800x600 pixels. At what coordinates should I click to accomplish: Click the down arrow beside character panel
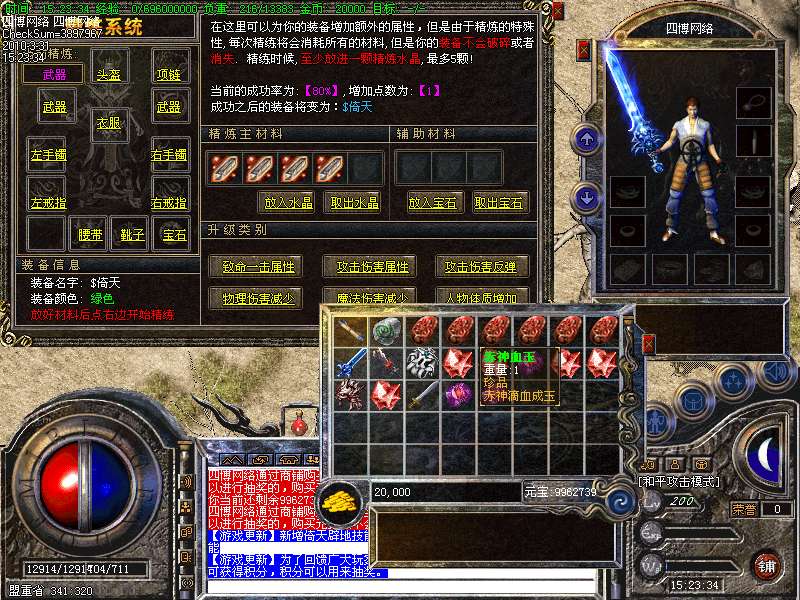(588, 197)
